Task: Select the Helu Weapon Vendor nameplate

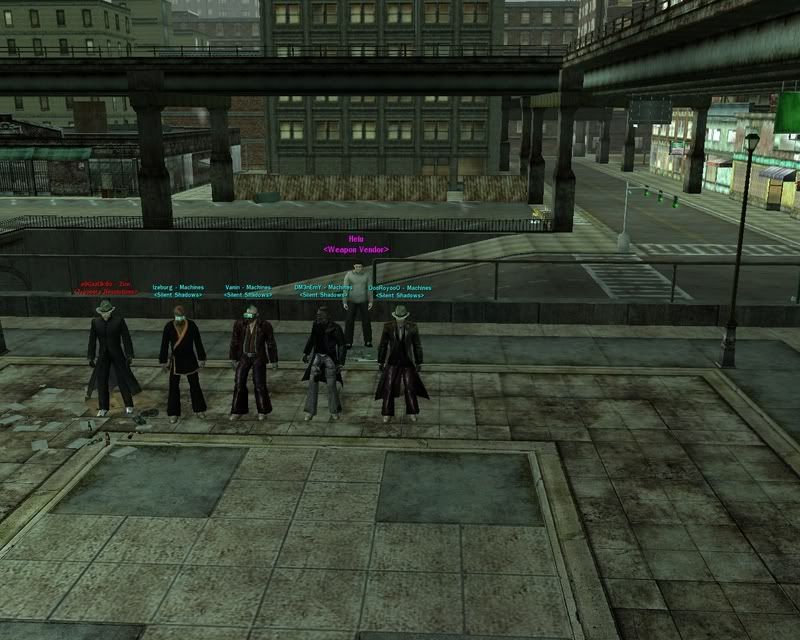Action: (356, 244)
